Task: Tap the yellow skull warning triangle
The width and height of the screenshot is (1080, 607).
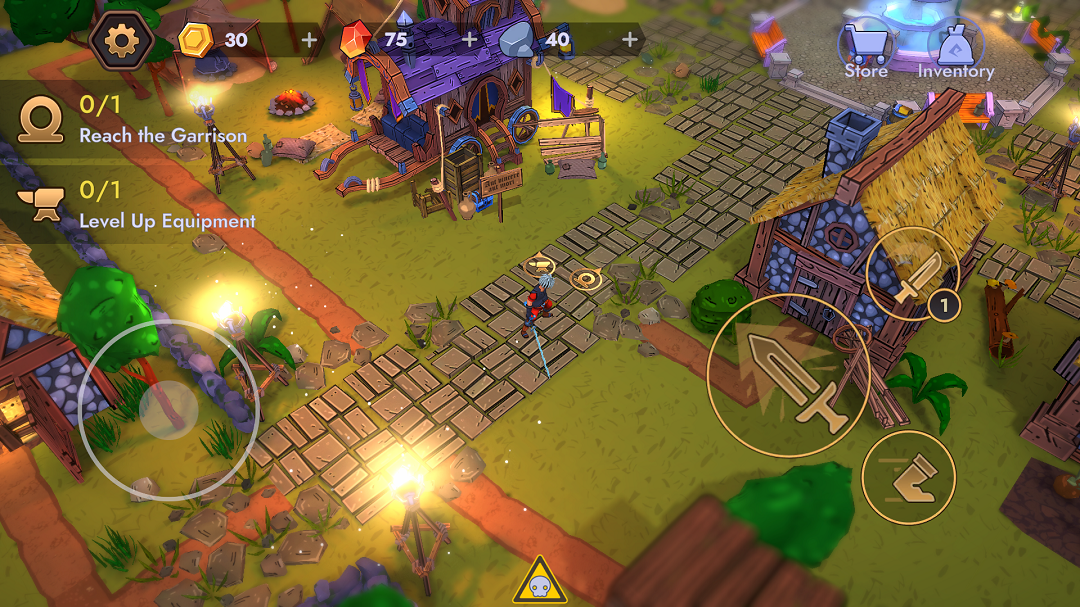Action: coord(540,582)
